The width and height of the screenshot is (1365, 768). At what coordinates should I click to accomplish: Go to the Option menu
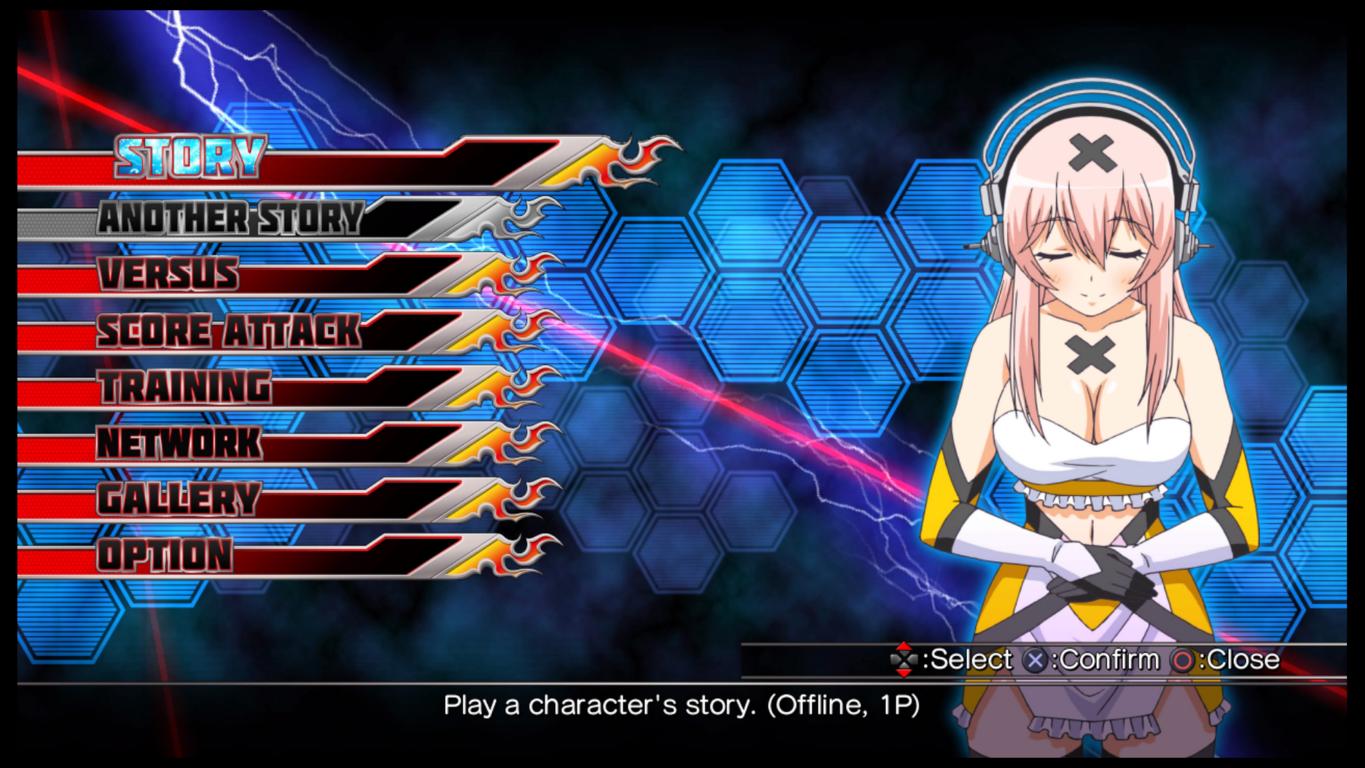point(165,554)
